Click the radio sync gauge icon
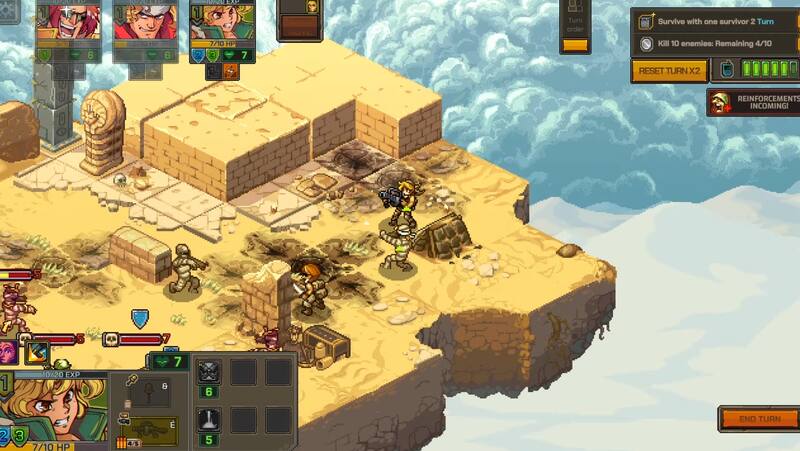 tap(725, 71)
